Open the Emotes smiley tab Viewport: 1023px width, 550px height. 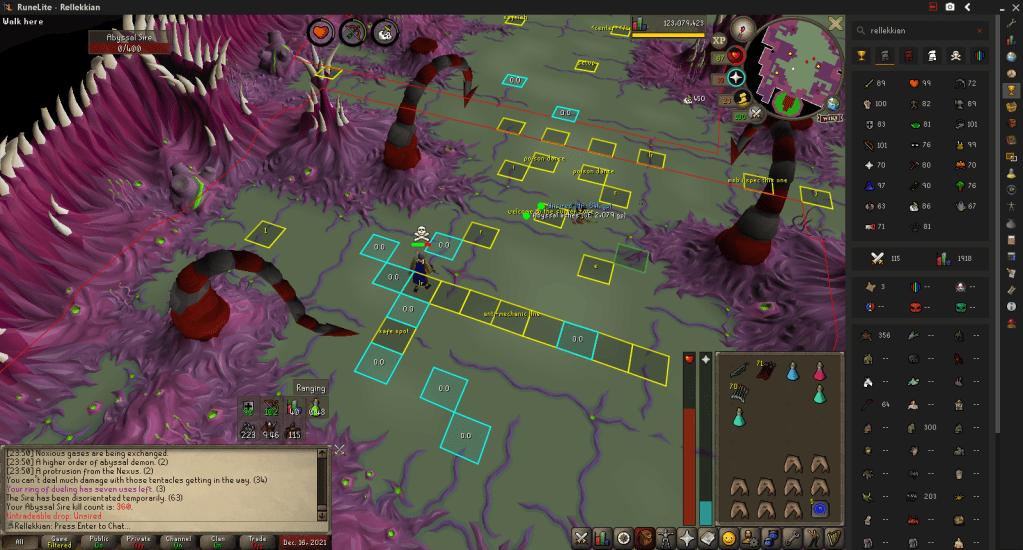pyautogui.click(x=728, y=538)
